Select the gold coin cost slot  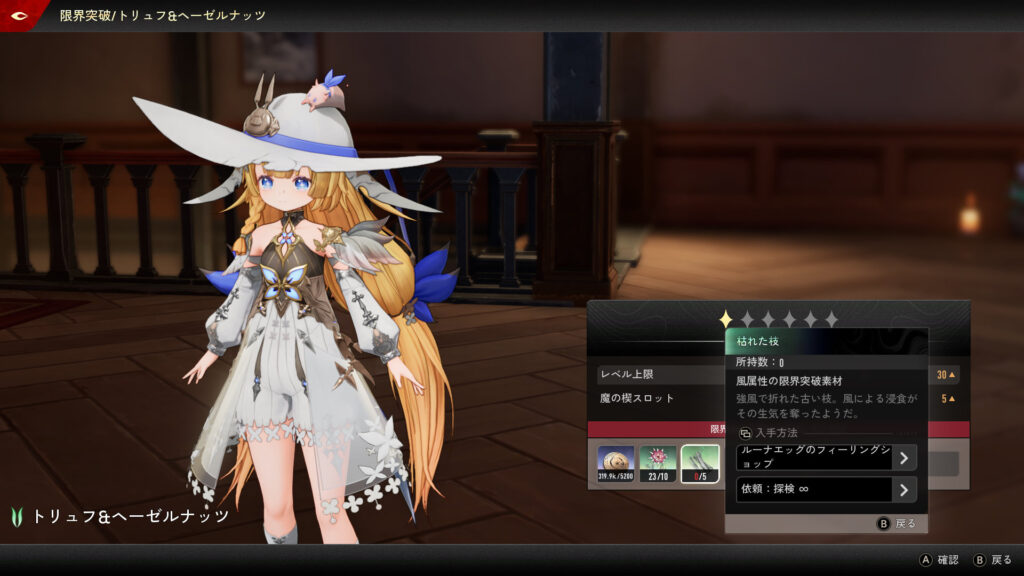click(616, 464)
